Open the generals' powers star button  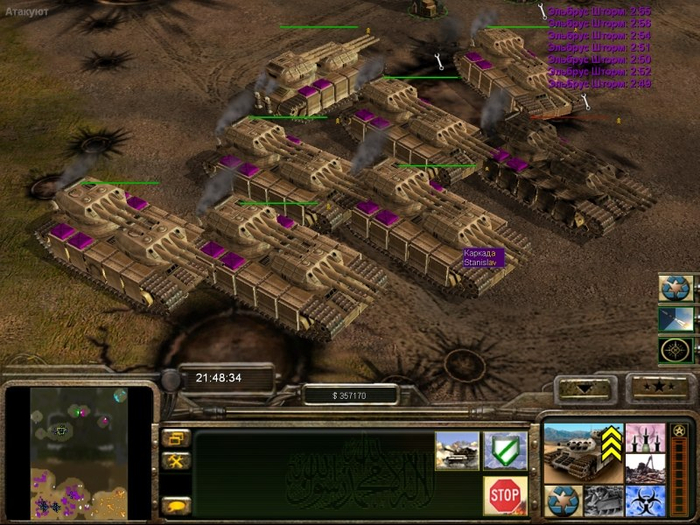point(655,386)
